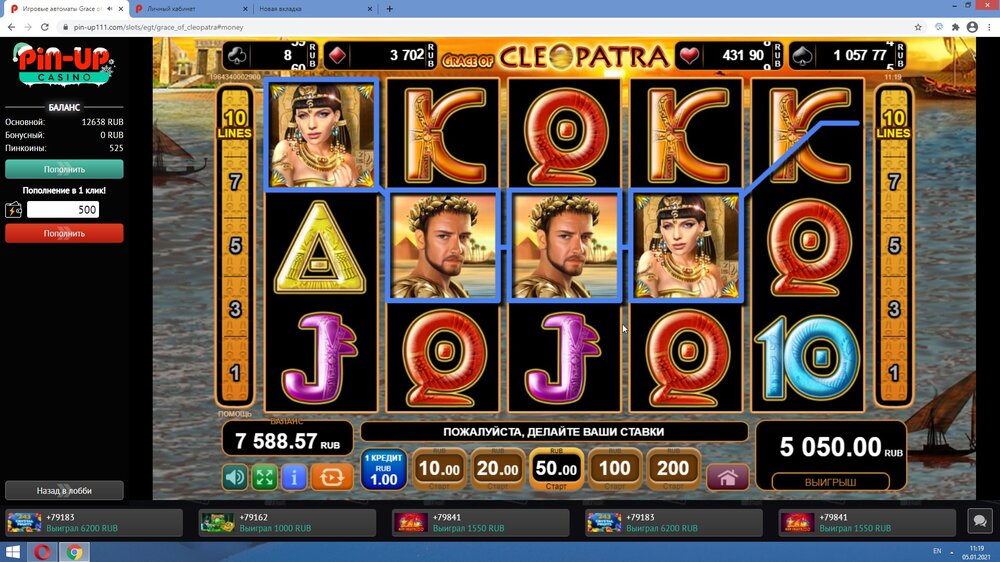Click the red Пополнить one-click button
1000x562 pixels.
(x=64, y=233)
